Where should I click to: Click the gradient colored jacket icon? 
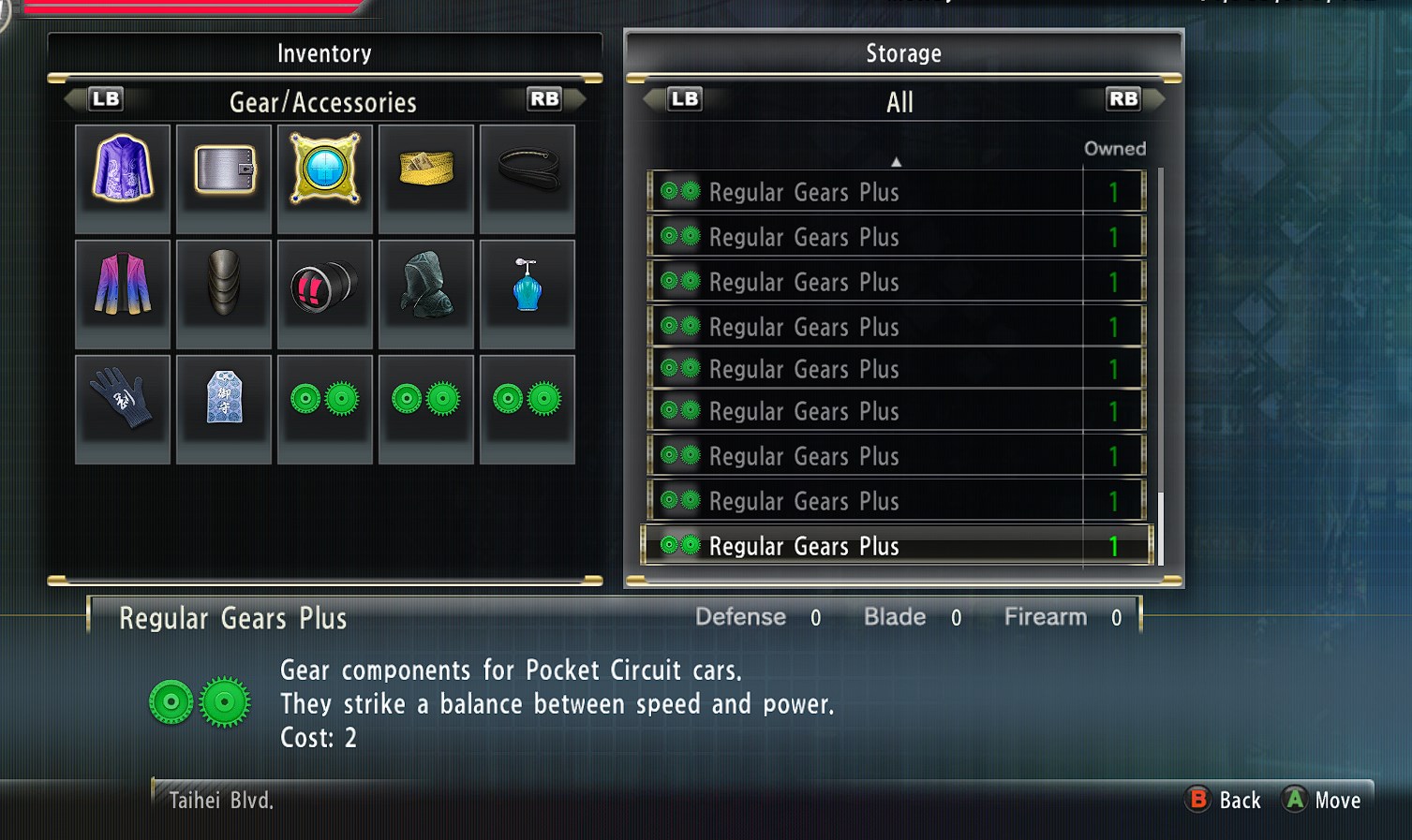point(123,292)
